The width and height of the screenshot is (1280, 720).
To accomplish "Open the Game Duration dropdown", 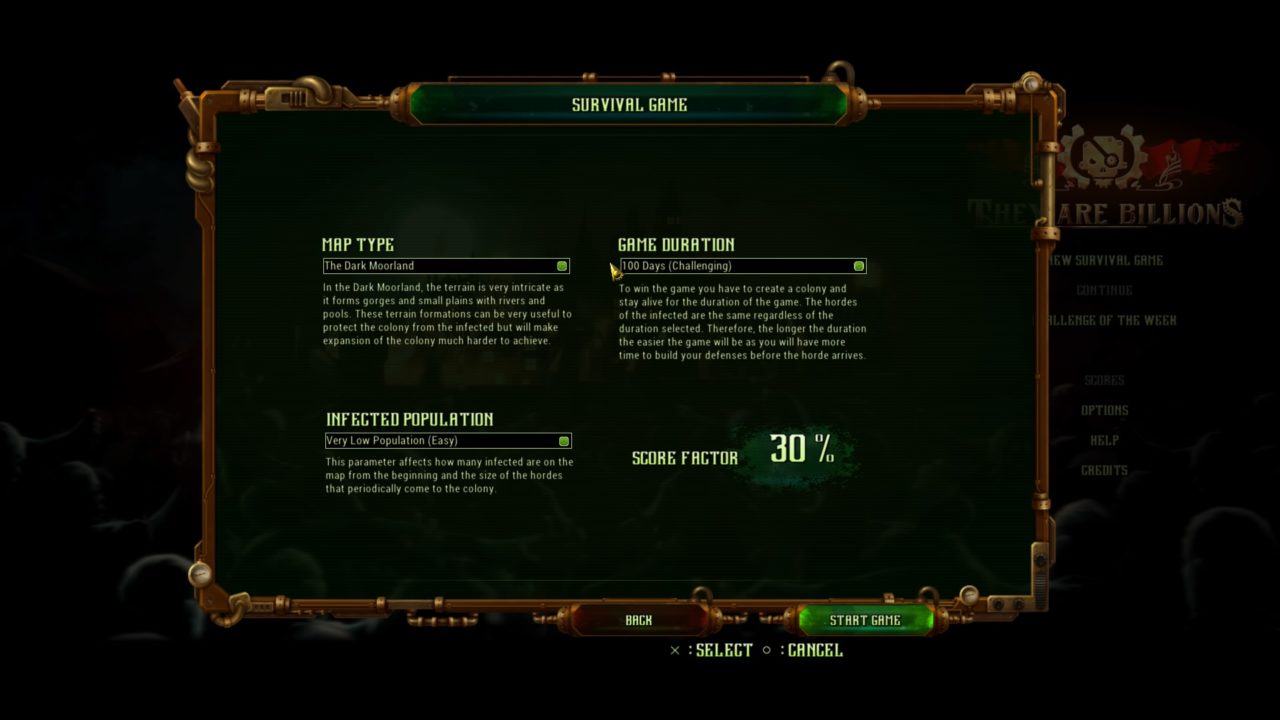I will (742, 266).
